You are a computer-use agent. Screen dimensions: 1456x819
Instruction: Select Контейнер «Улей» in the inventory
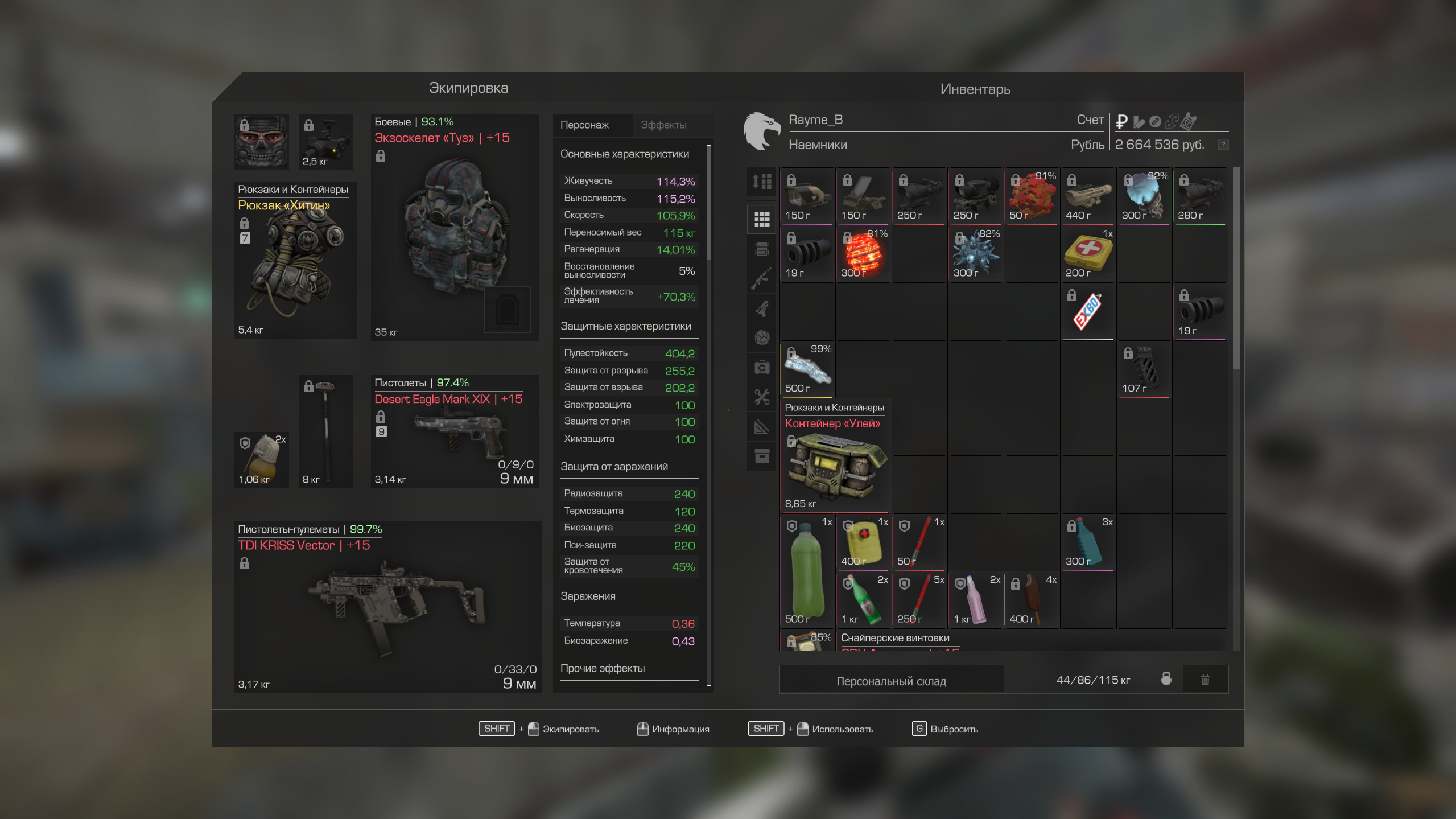pyautogui.click(x=834, y=456)
